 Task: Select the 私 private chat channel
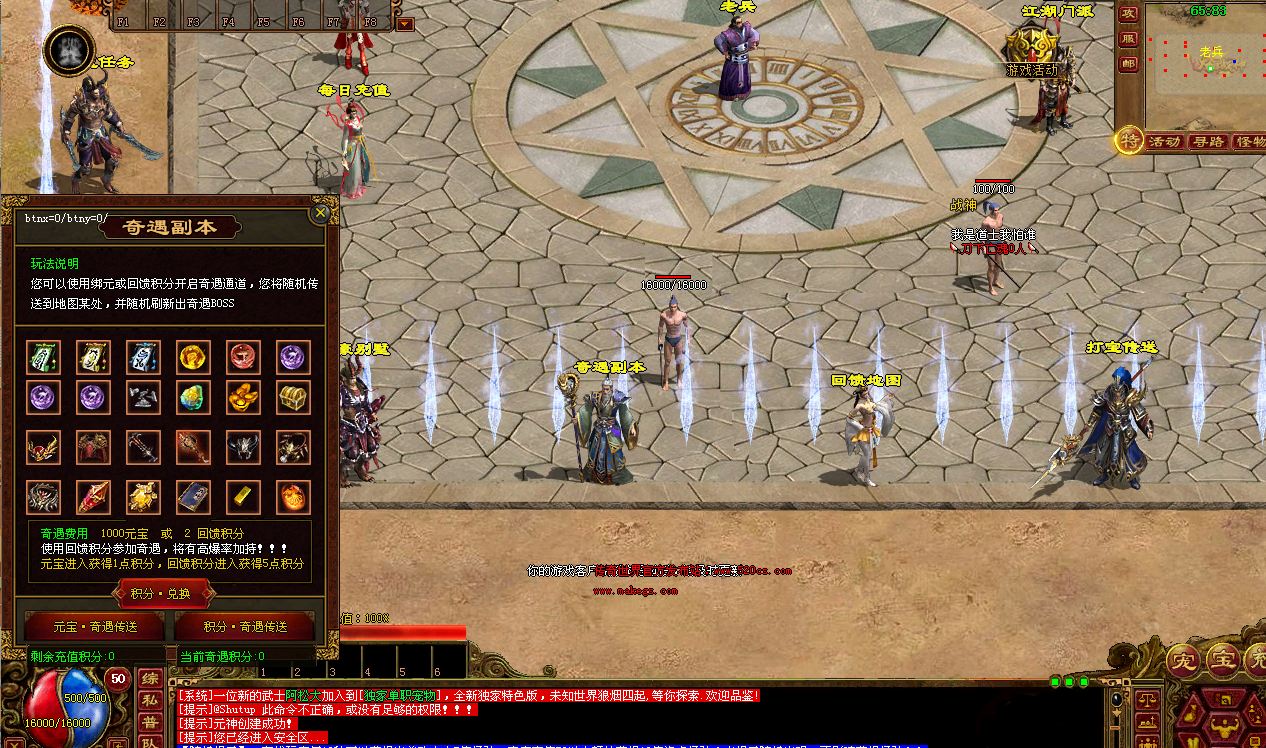pyautogui.click(x=150, y=700)
